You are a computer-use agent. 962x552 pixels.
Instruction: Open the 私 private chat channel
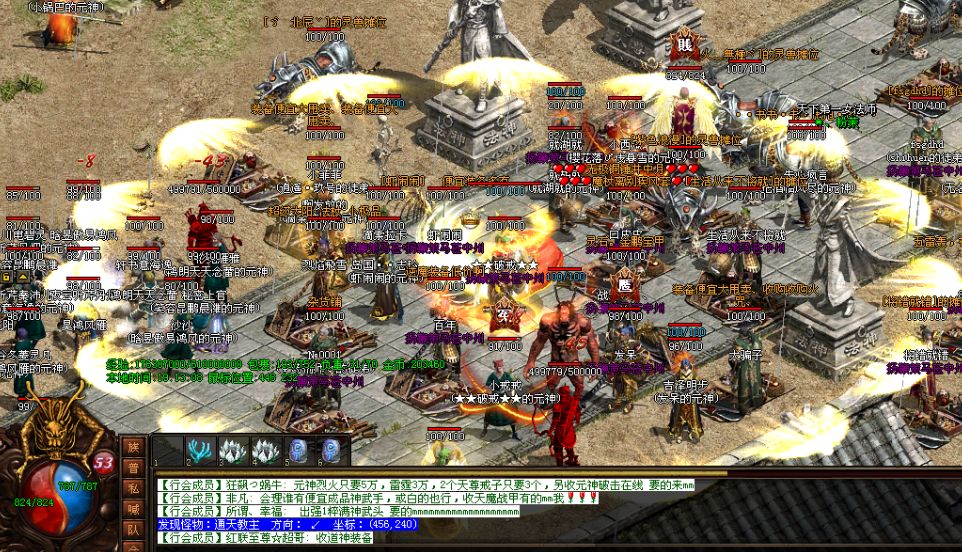tap(133, 488)
